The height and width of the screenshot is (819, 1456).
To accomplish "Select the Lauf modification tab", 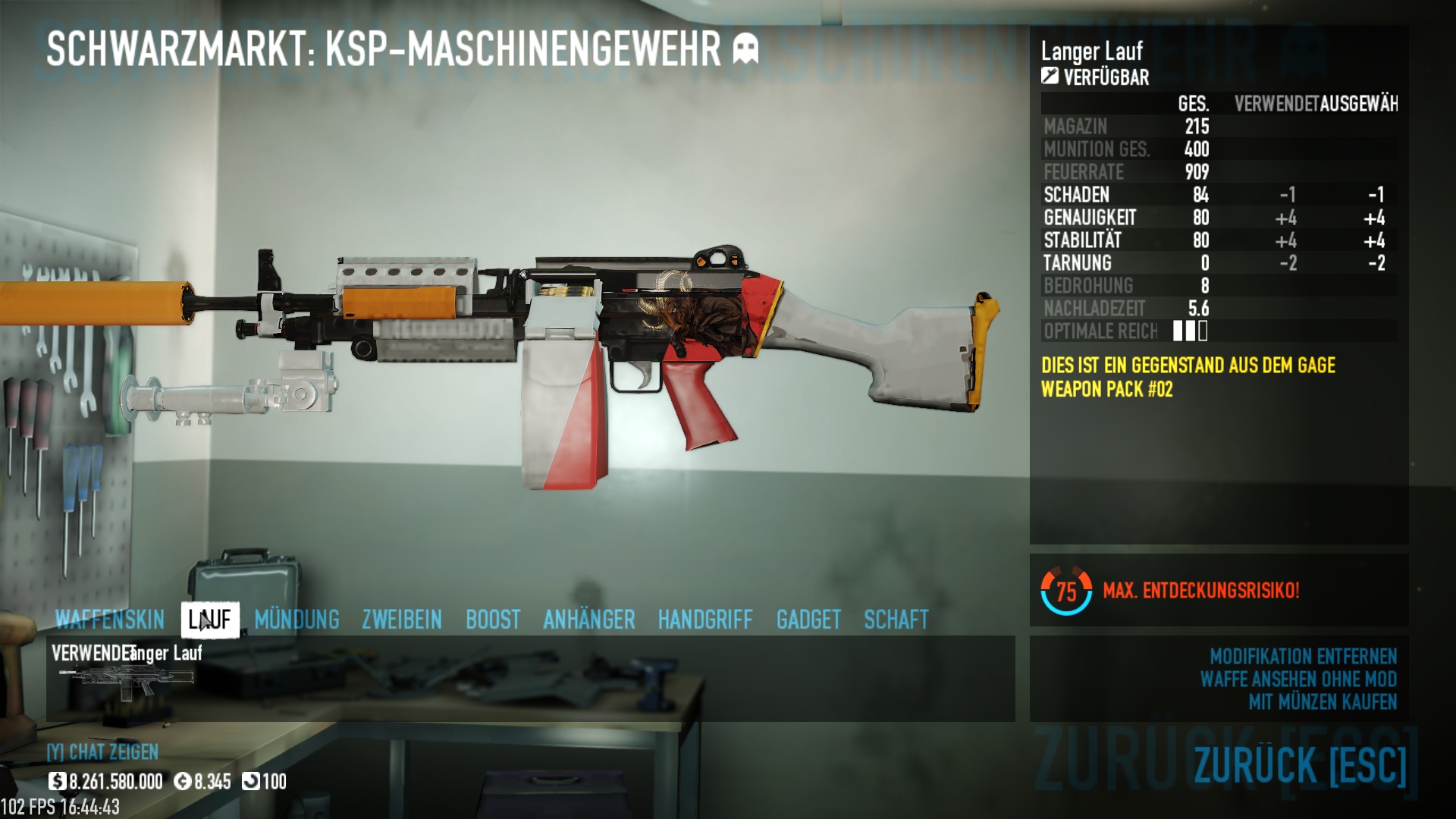I will coord(210,620).
